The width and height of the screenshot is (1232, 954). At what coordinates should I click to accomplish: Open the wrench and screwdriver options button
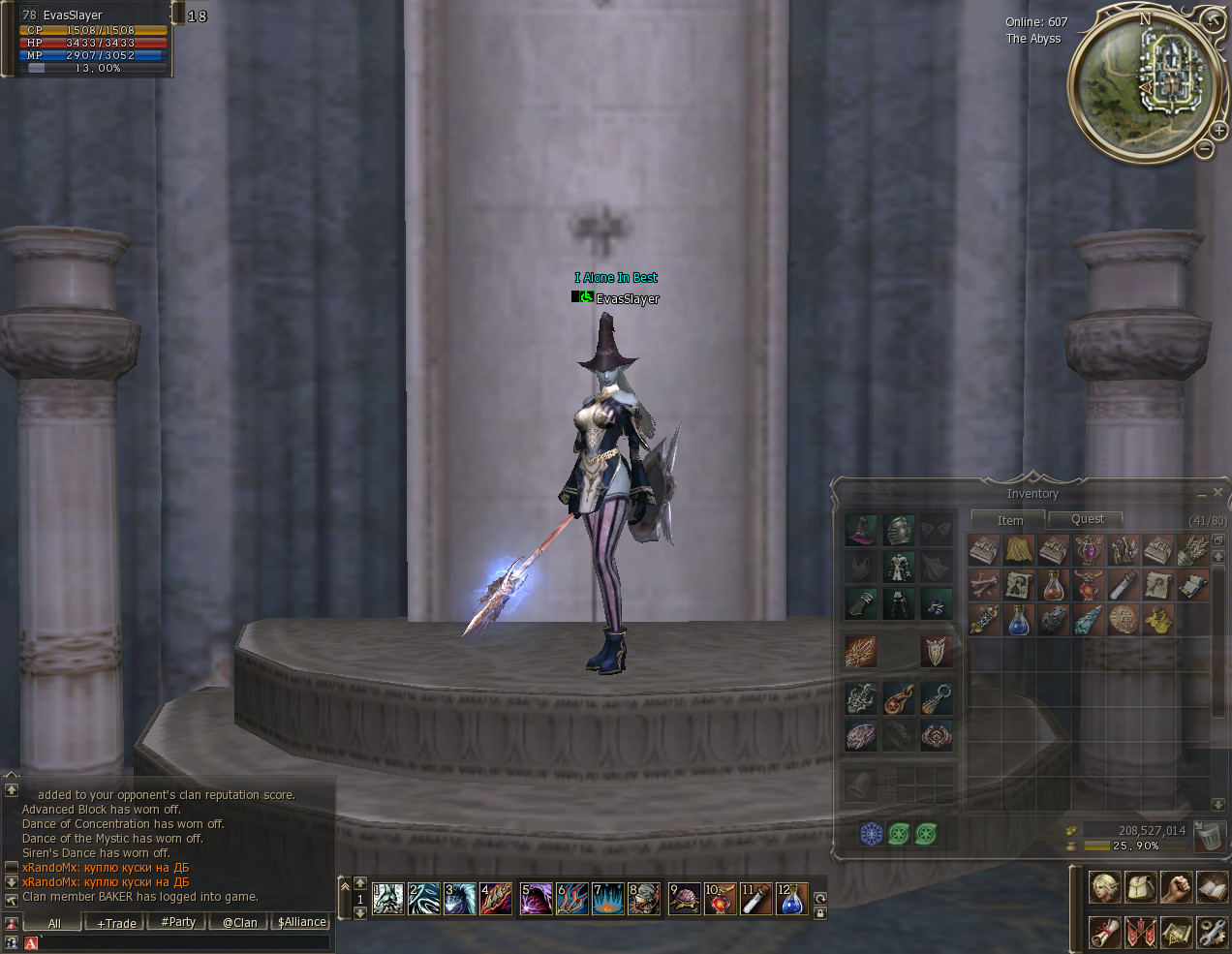[x=1211, y=932]
